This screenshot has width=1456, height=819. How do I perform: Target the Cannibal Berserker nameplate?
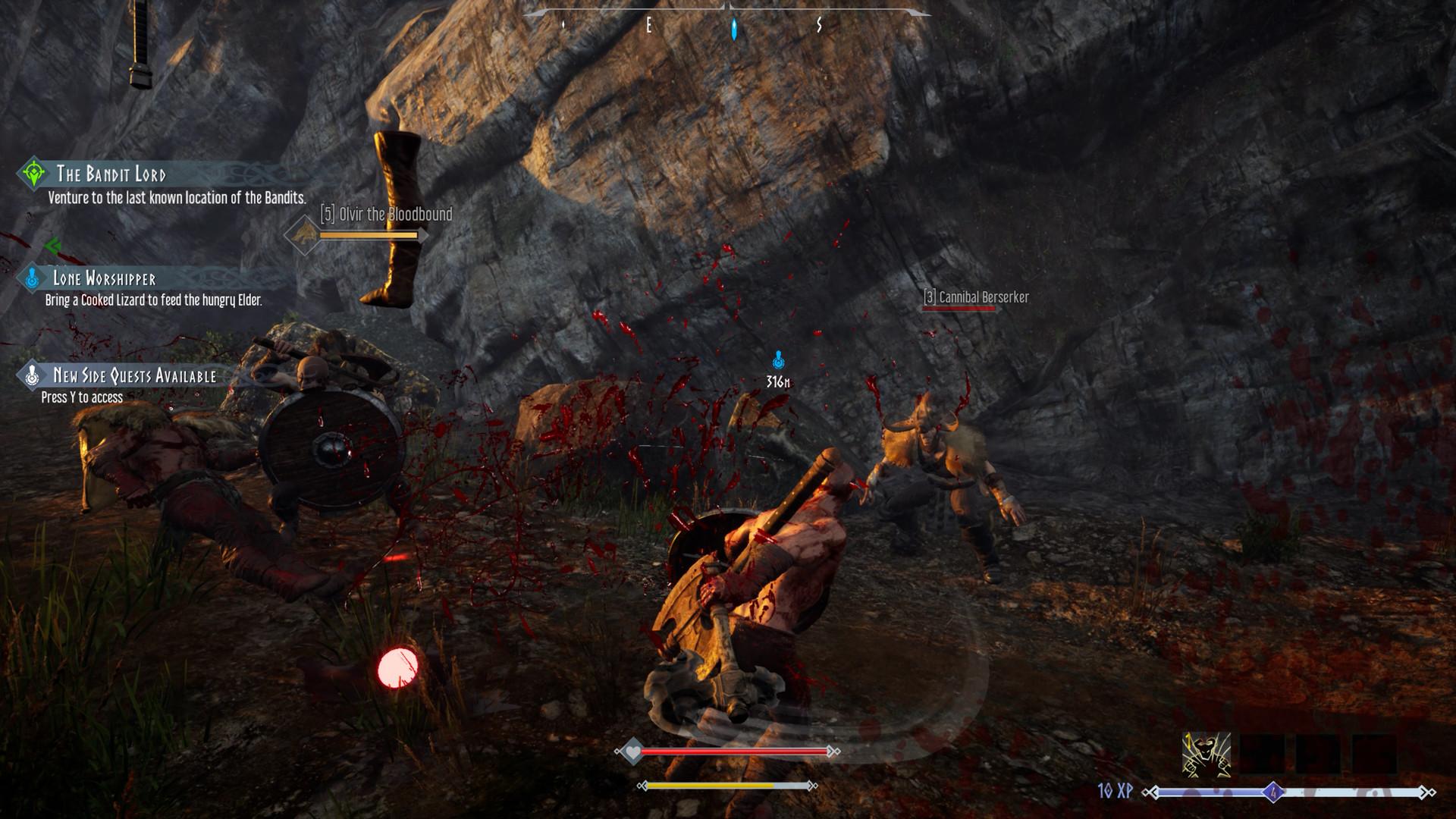(976, 298)
